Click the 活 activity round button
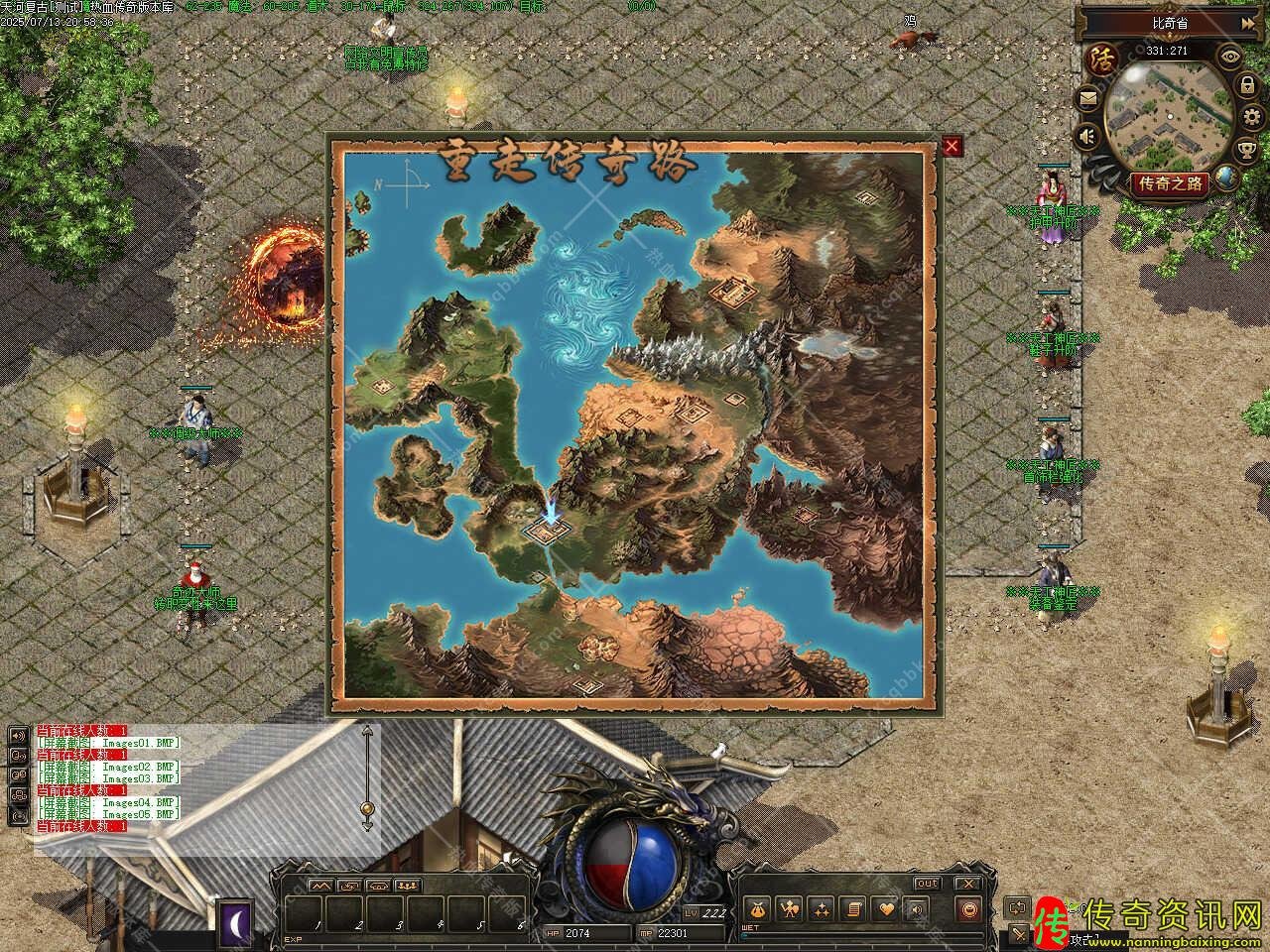The width and height of the screenshot is (1270, 952). pyautogui.click(x=1101, y=58)
